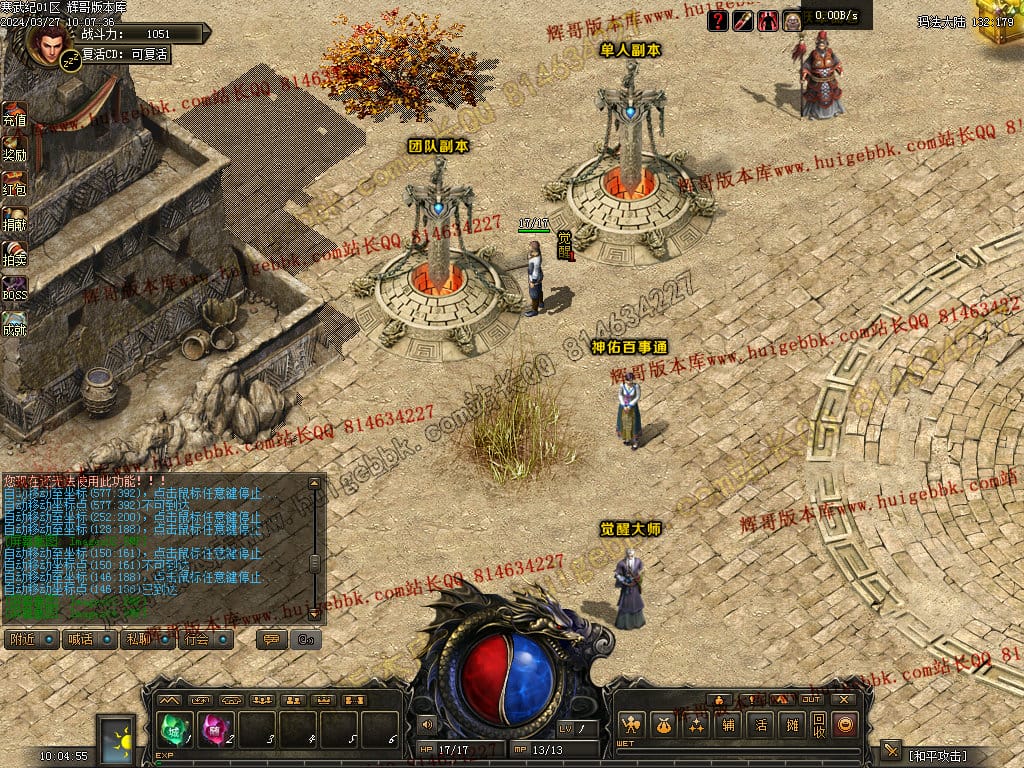Open the bag inventory icon
The width and height of the screenshot is (1024, 768).
662,725
